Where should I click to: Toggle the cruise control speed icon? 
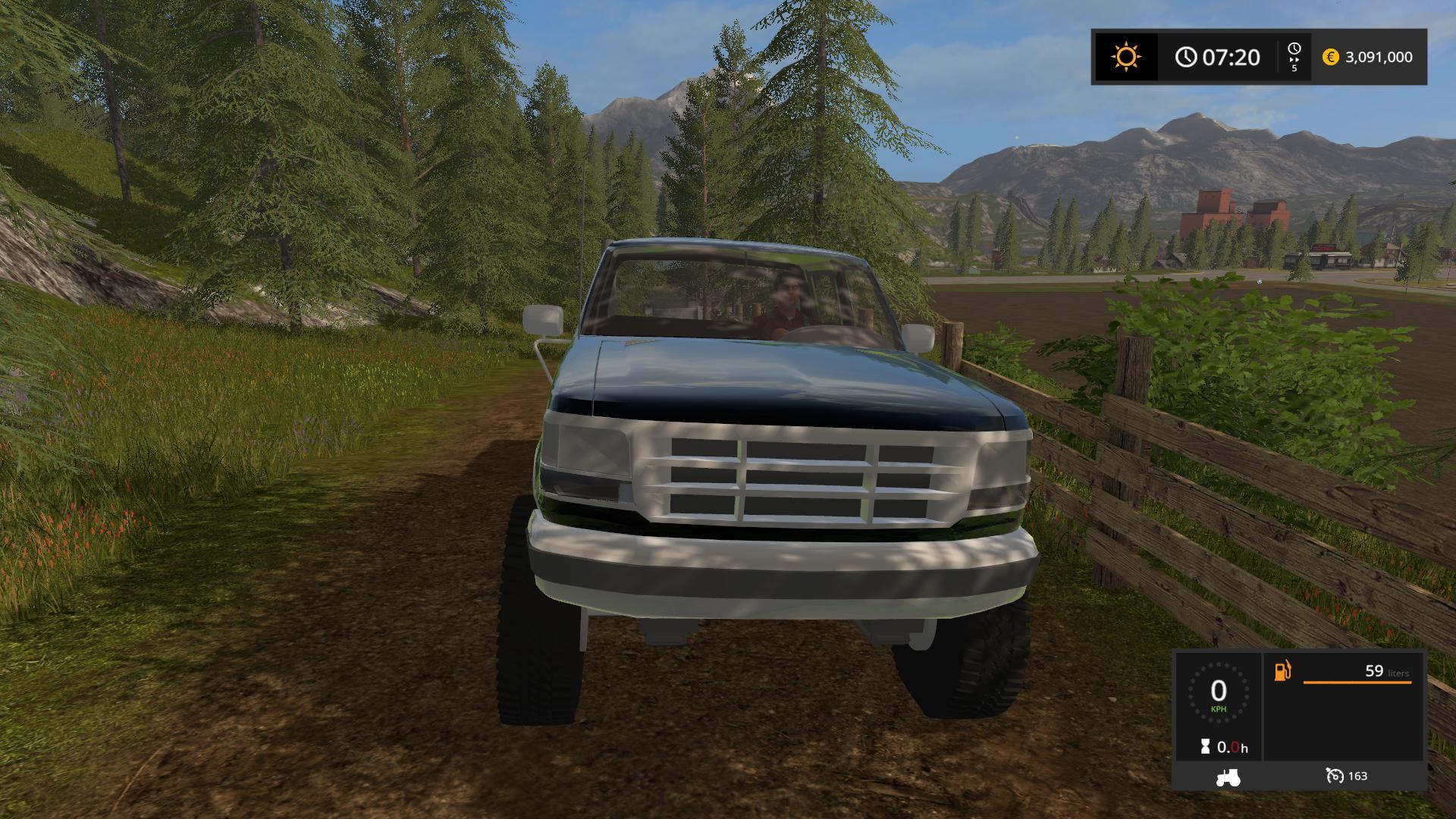pyautogui.click(x=1334, y=776)
